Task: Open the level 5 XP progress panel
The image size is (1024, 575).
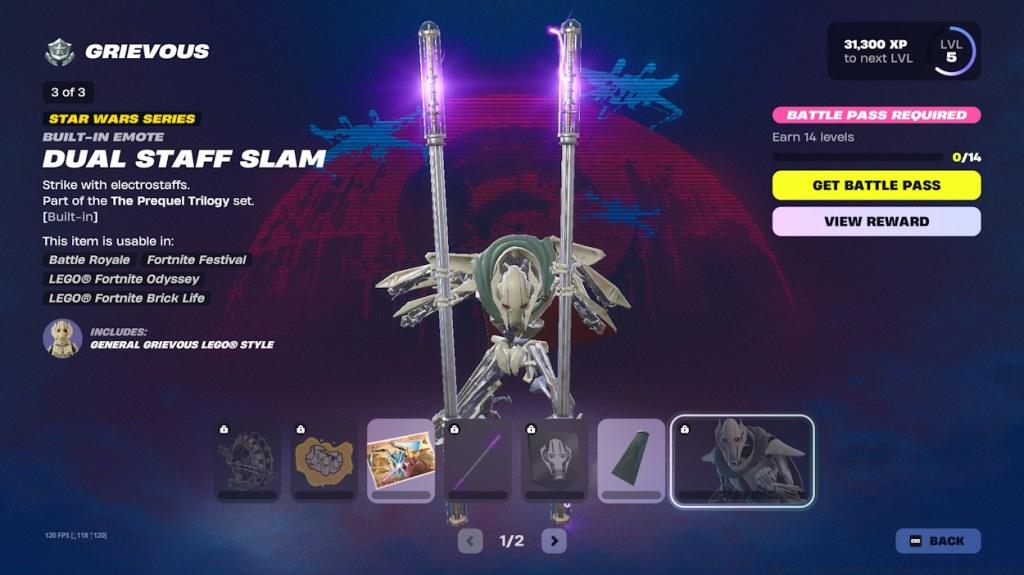Action: 903,51
